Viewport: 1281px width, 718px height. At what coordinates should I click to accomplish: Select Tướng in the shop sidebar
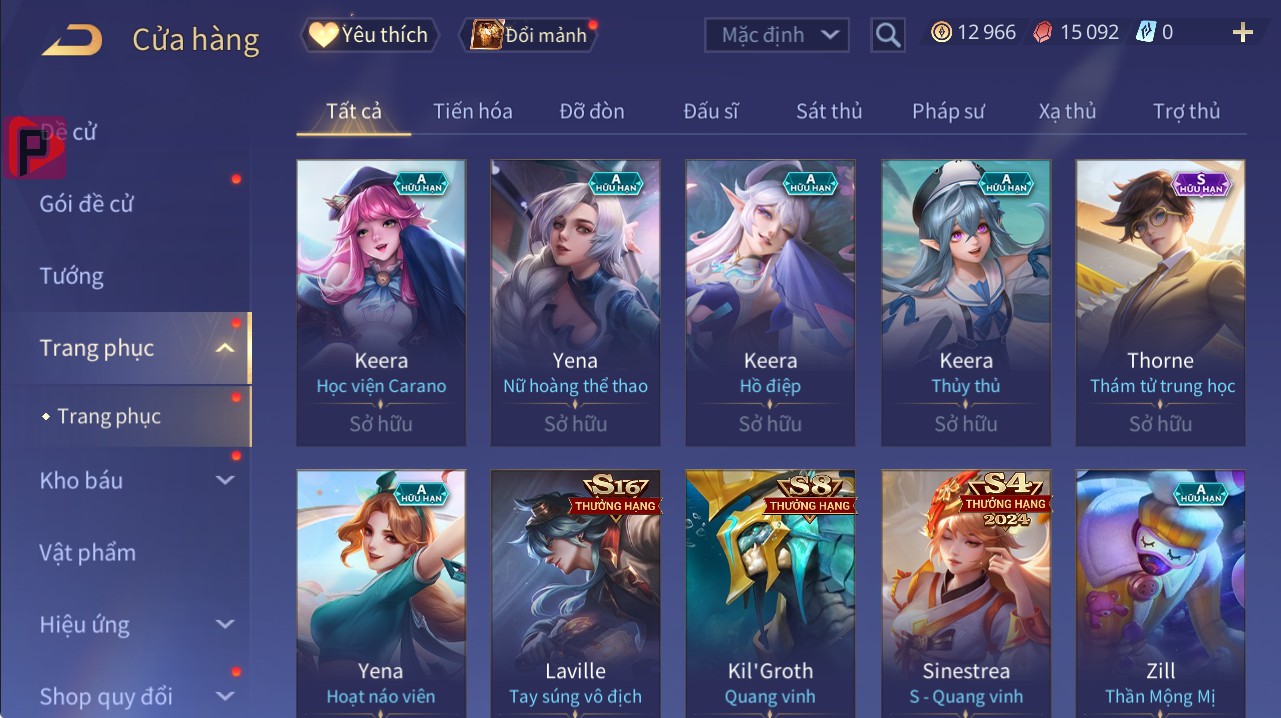[x=72, y=276]
